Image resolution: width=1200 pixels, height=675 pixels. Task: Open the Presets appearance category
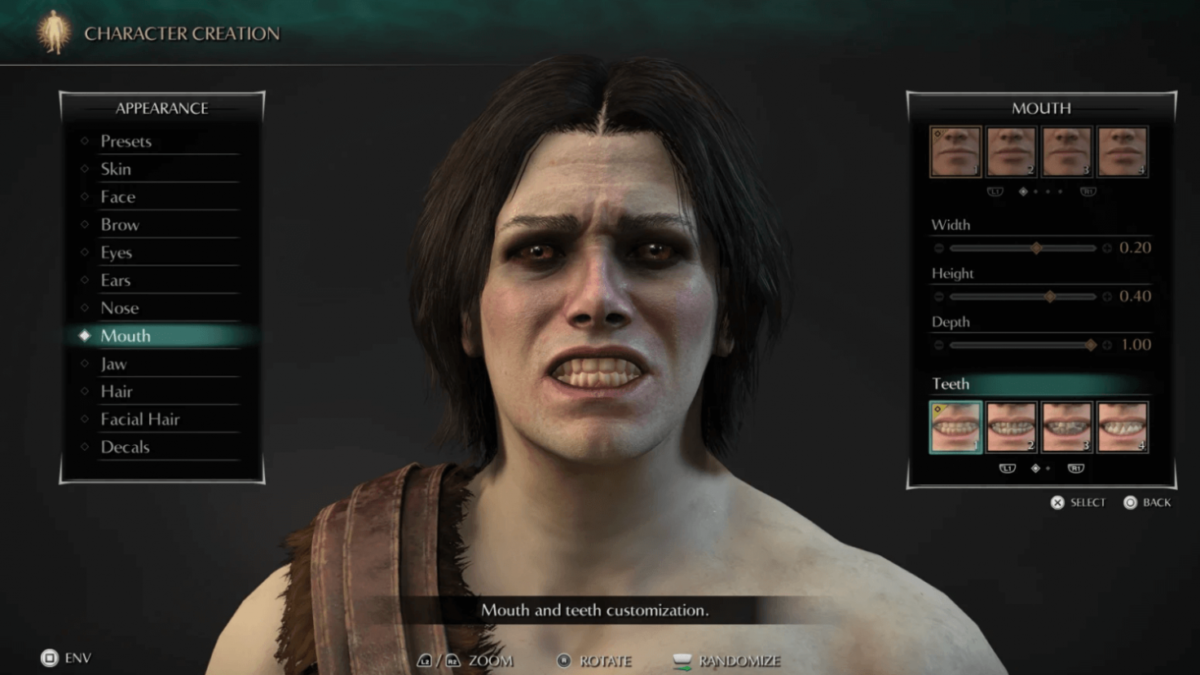(x=126, y=141)
